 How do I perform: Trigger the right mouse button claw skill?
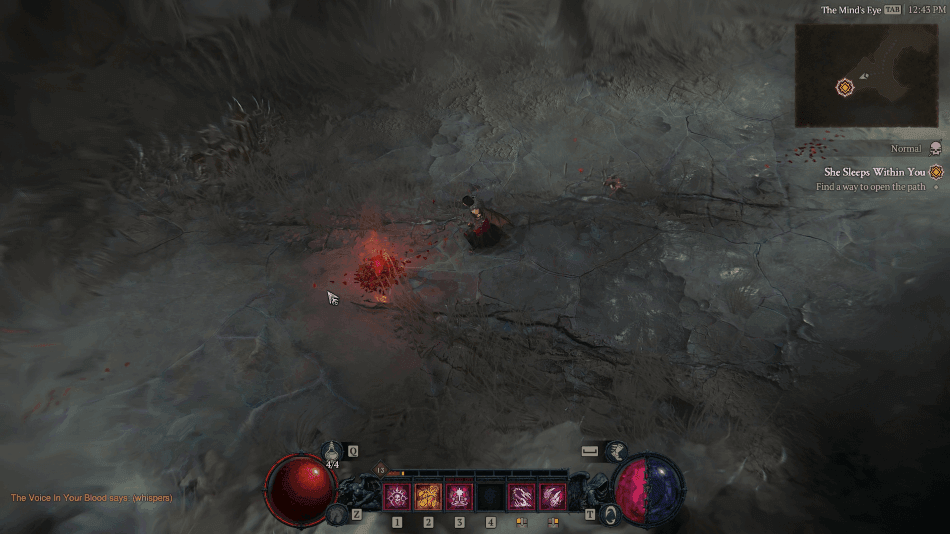point(552,497)
